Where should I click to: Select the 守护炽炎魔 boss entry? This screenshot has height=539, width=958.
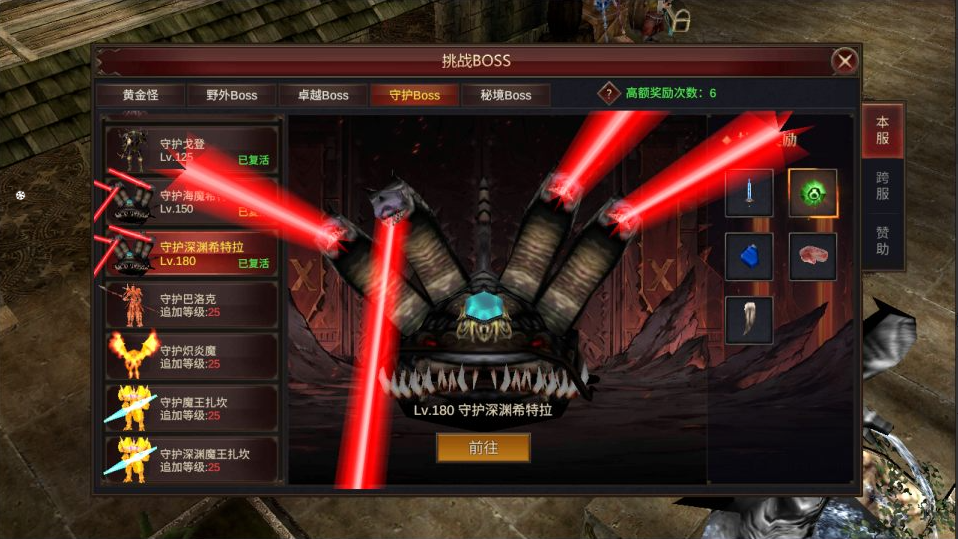coord(192,356)
